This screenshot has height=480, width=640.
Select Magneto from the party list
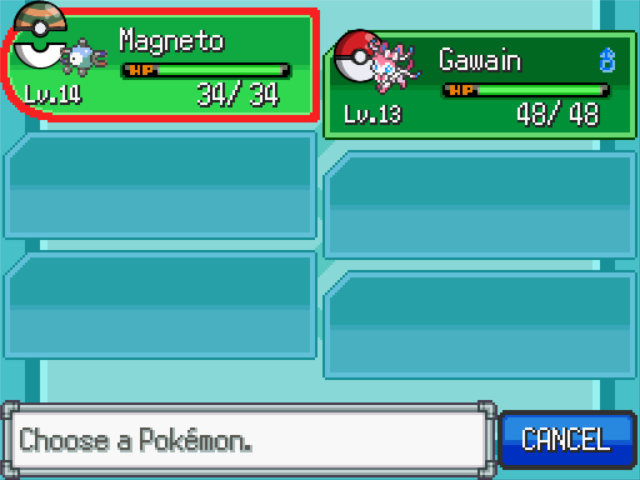pyautogui.click(x=160, y=66)
